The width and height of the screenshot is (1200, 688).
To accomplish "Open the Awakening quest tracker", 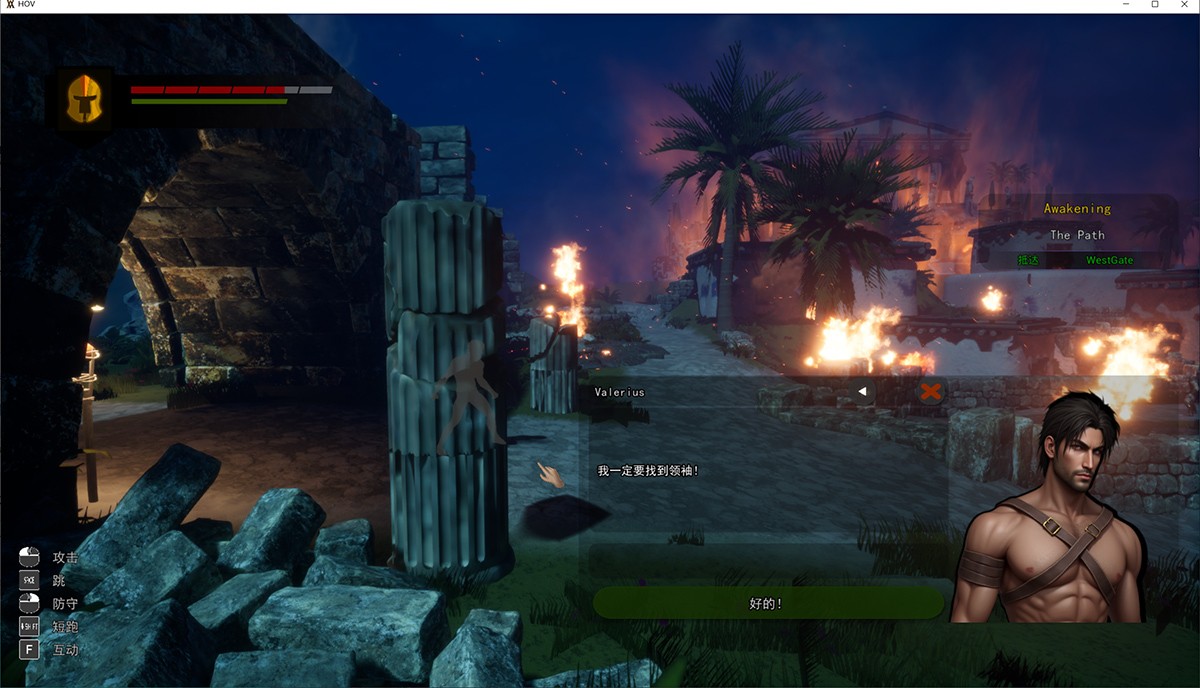I will coord(1077,209).
